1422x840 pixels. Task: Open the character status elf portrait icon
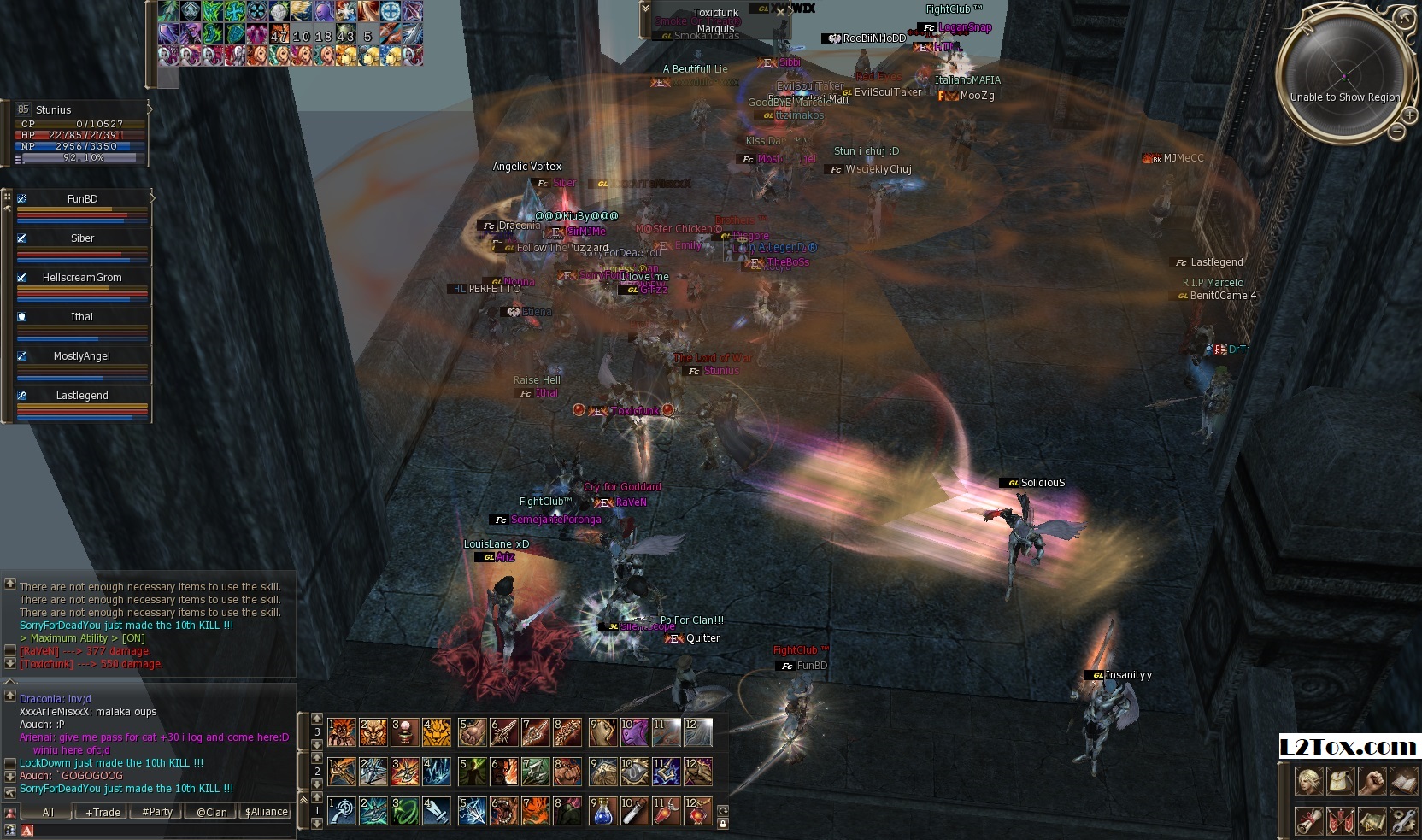(1308, 781)
